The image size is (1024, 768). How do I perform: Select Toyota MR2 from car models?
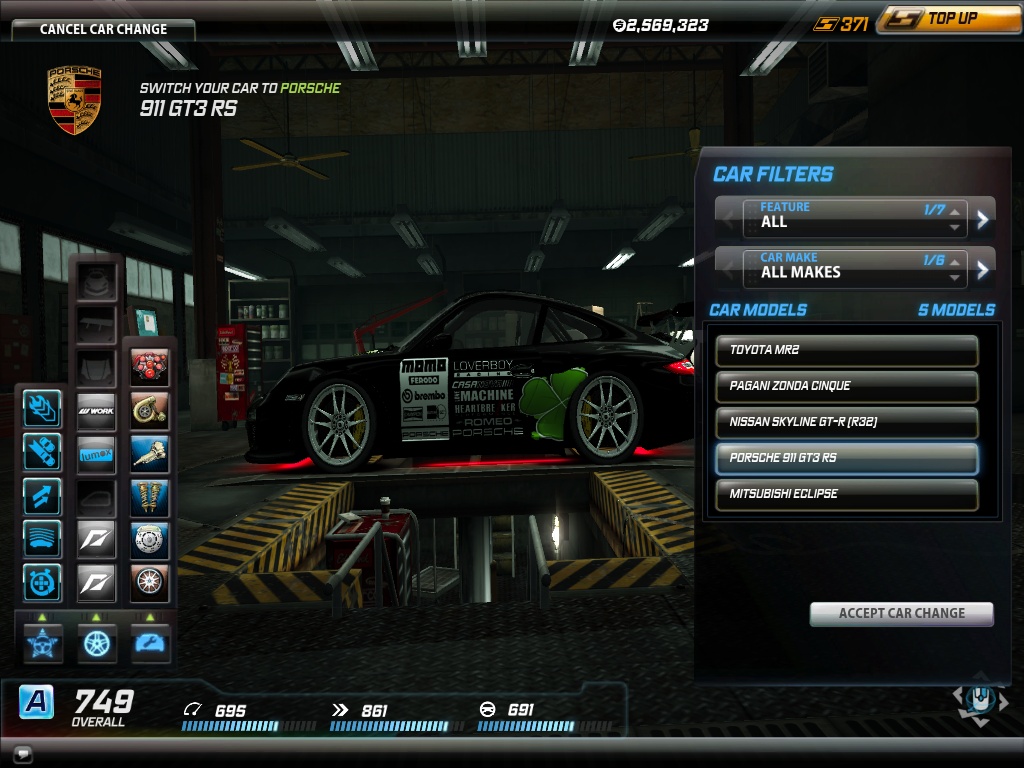coord(847,350)
